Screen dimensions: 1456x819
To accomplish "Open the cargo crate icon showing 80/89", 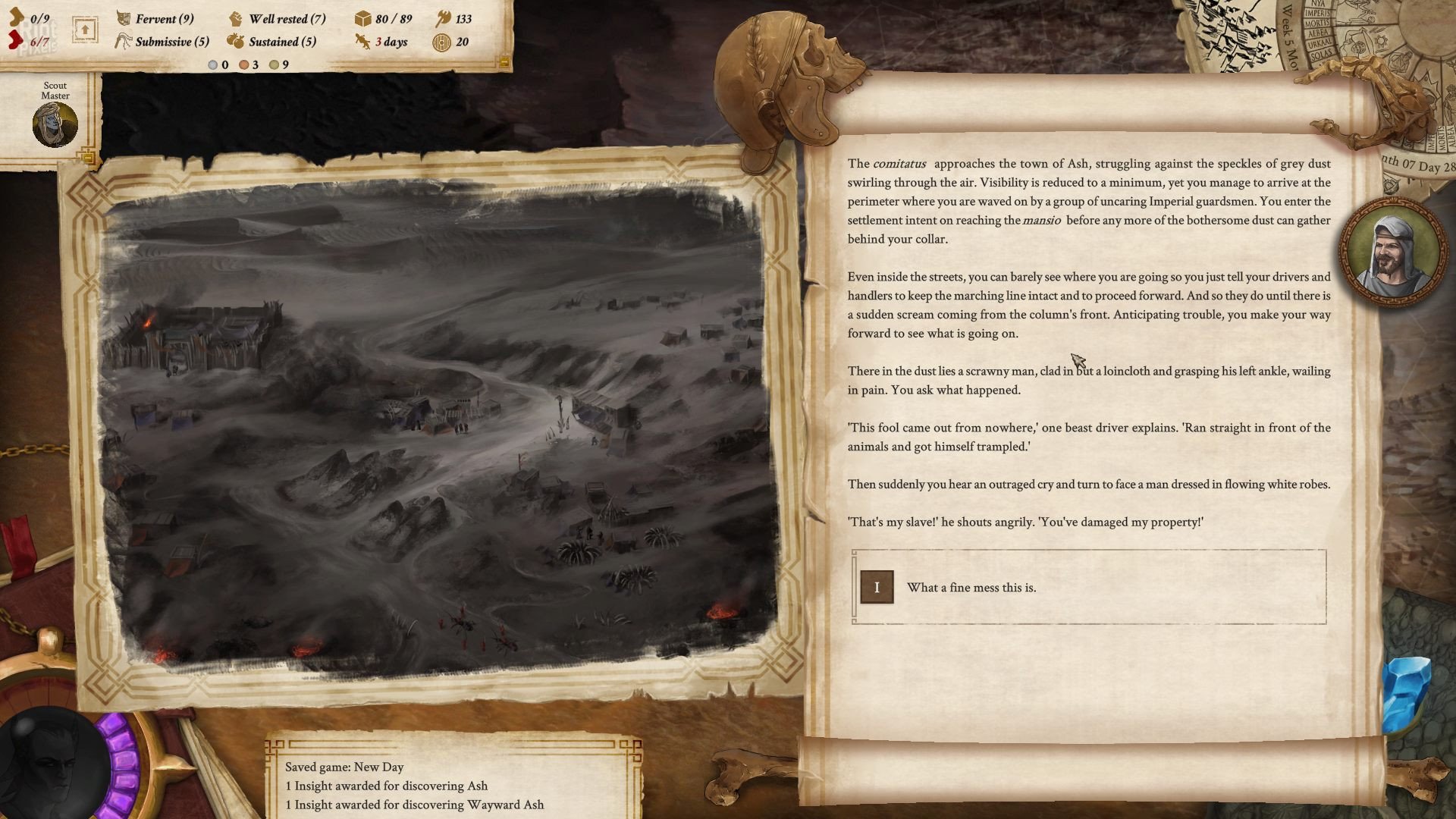I will pyautogui.click(x=362, y=19).
